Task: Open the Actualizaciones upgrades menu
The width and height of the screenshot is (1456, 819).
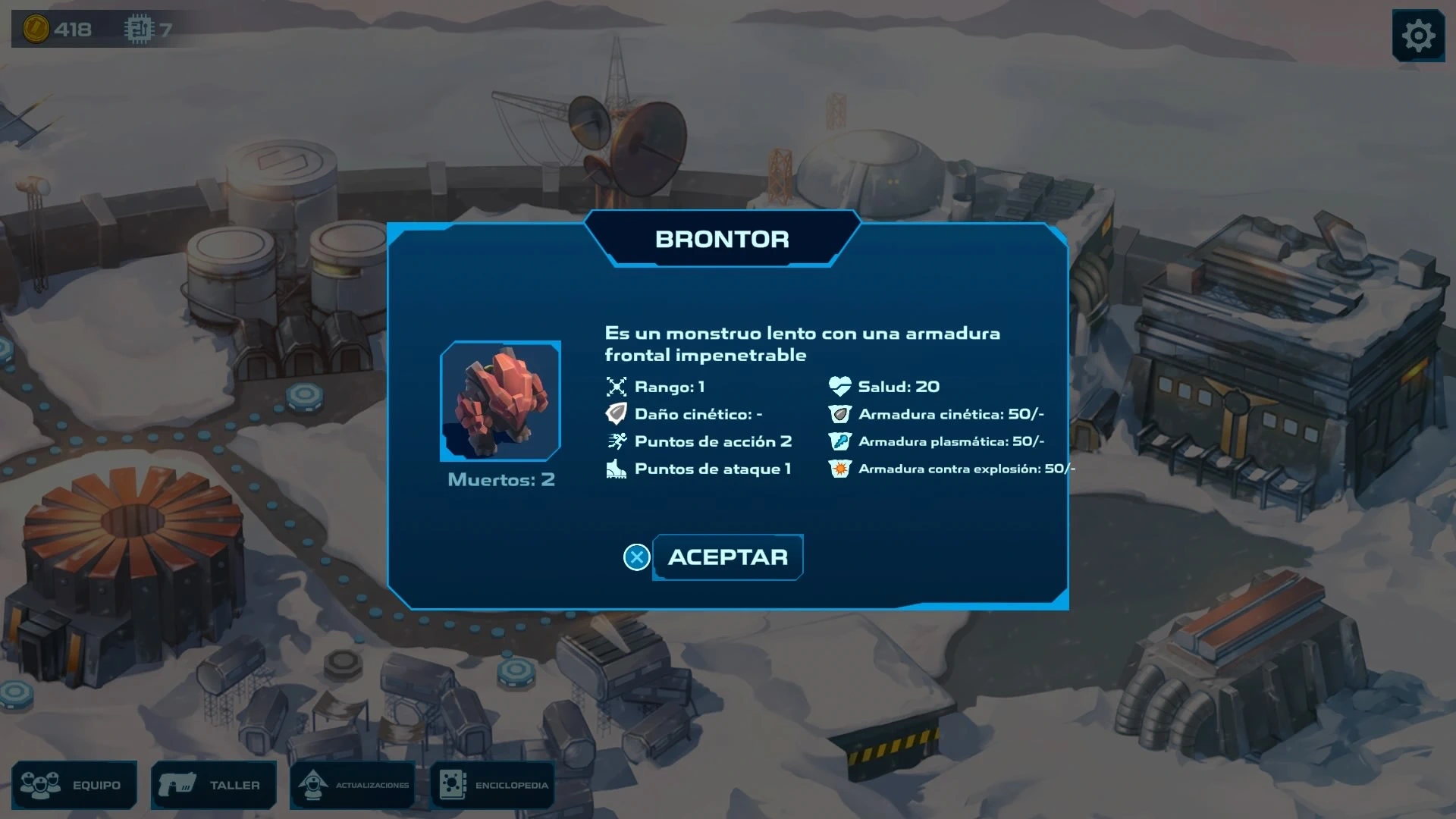Action: click(353, 785)
